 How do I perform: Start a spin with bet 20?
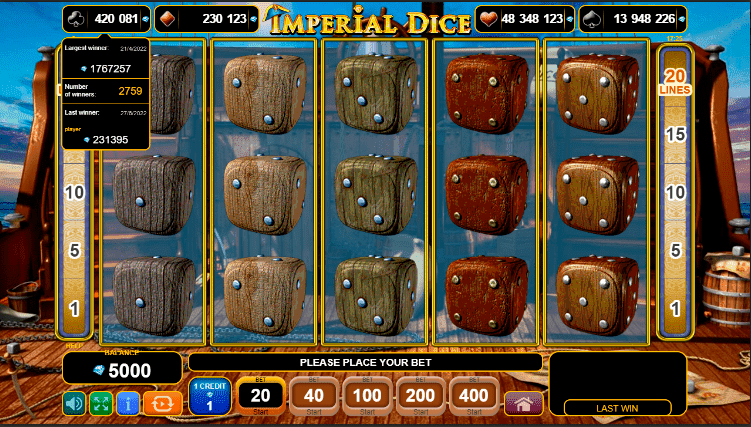click(262, 396)
